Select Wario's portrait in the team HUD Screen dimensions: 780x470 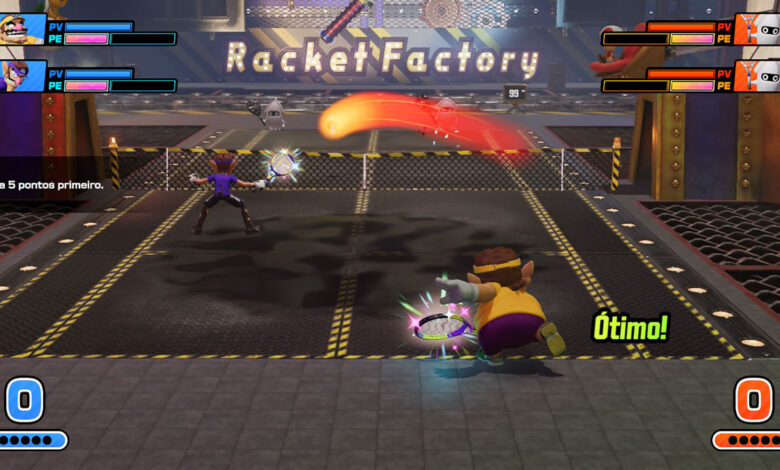pyautogui.click(x=21, y=29)
